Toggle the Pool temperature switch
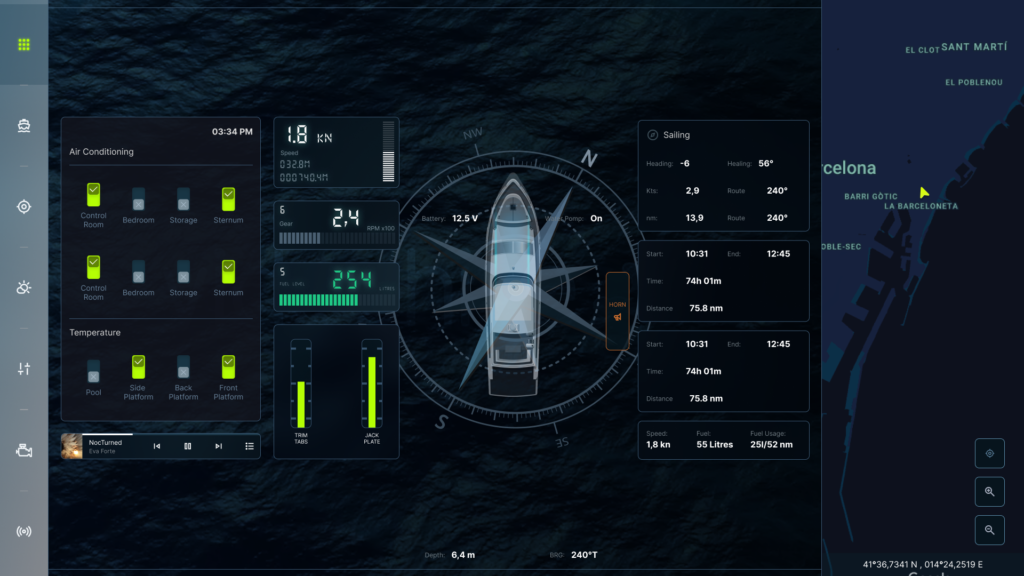This screenshot has width=1024, height=576. (x=93, y=370)
